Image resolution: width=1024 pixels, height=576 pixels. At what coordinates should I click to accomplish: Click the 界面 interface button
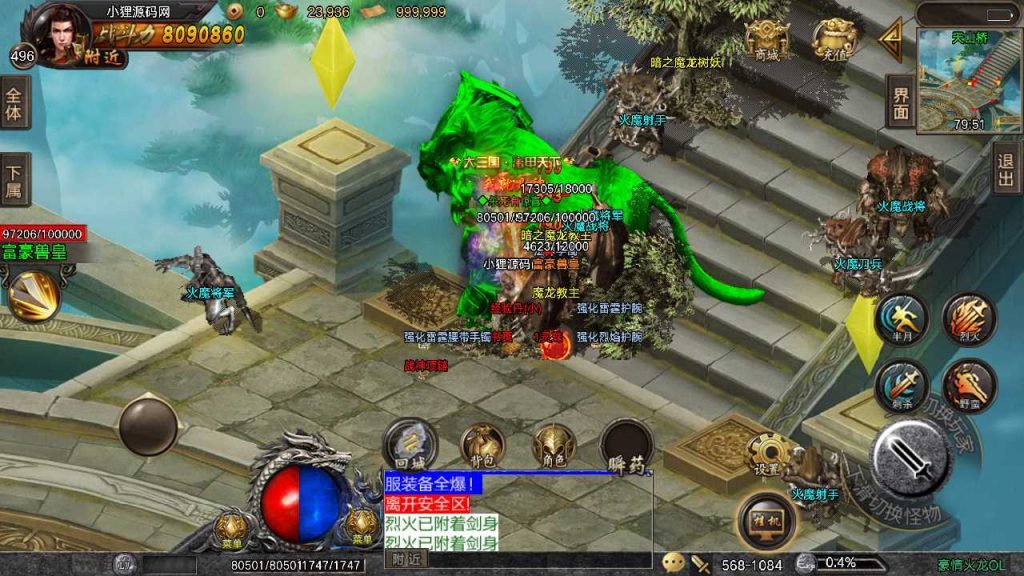coord(901,102)
